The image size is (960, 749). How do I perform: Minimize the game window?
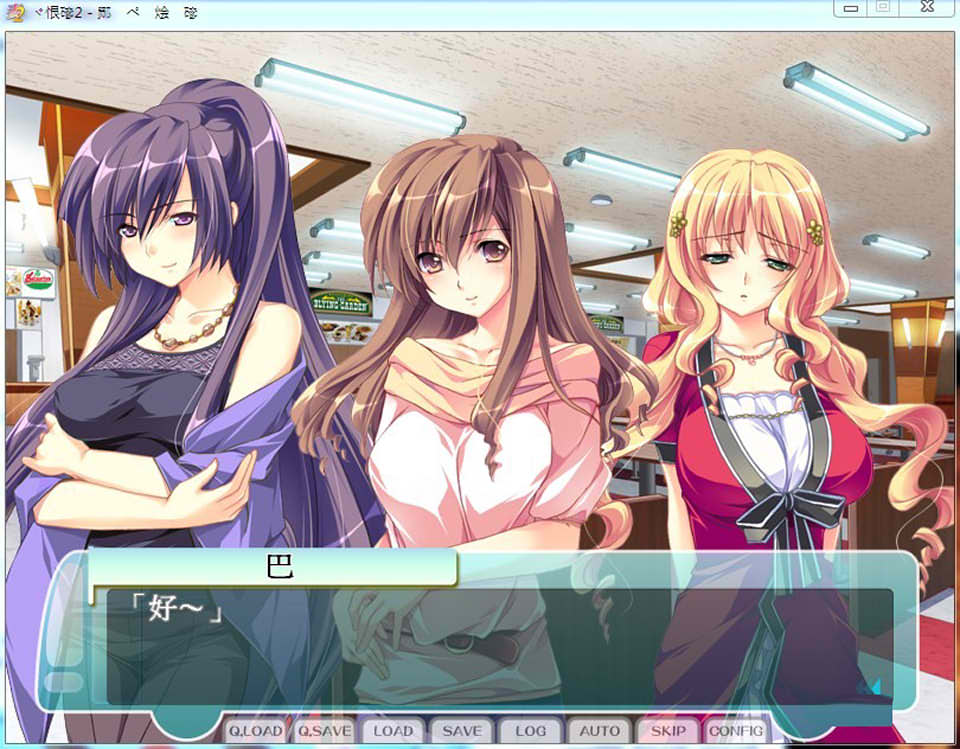[851, 8]
